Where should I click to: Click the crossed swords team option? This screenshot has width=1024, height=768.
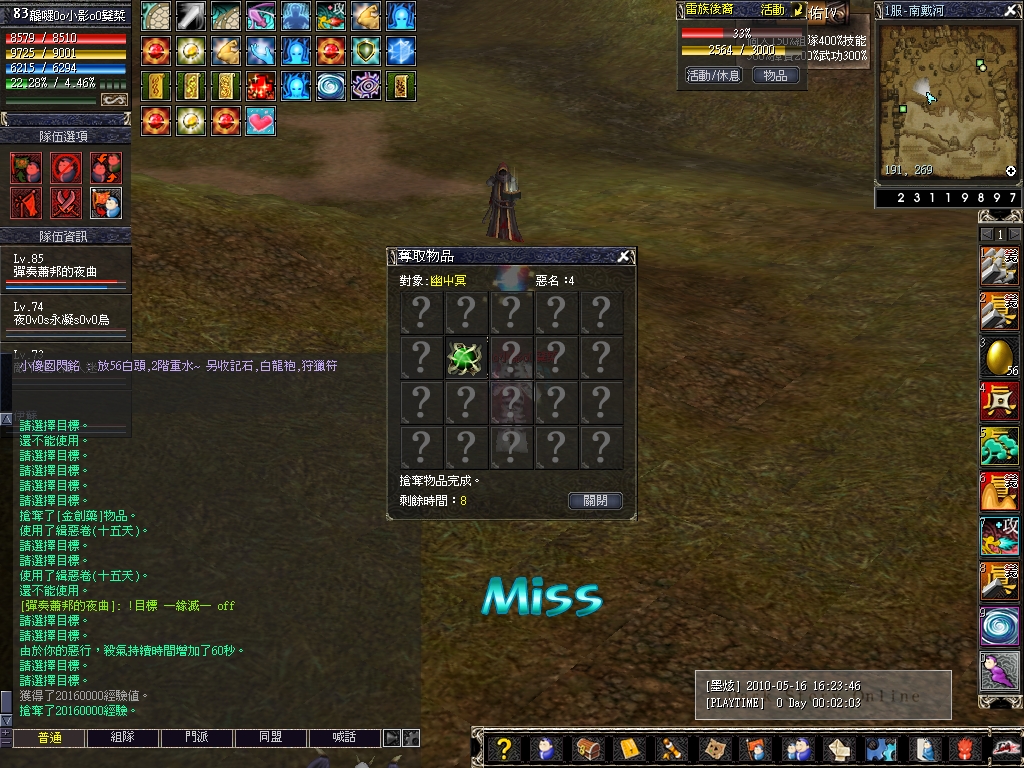[x=66, y=203]
